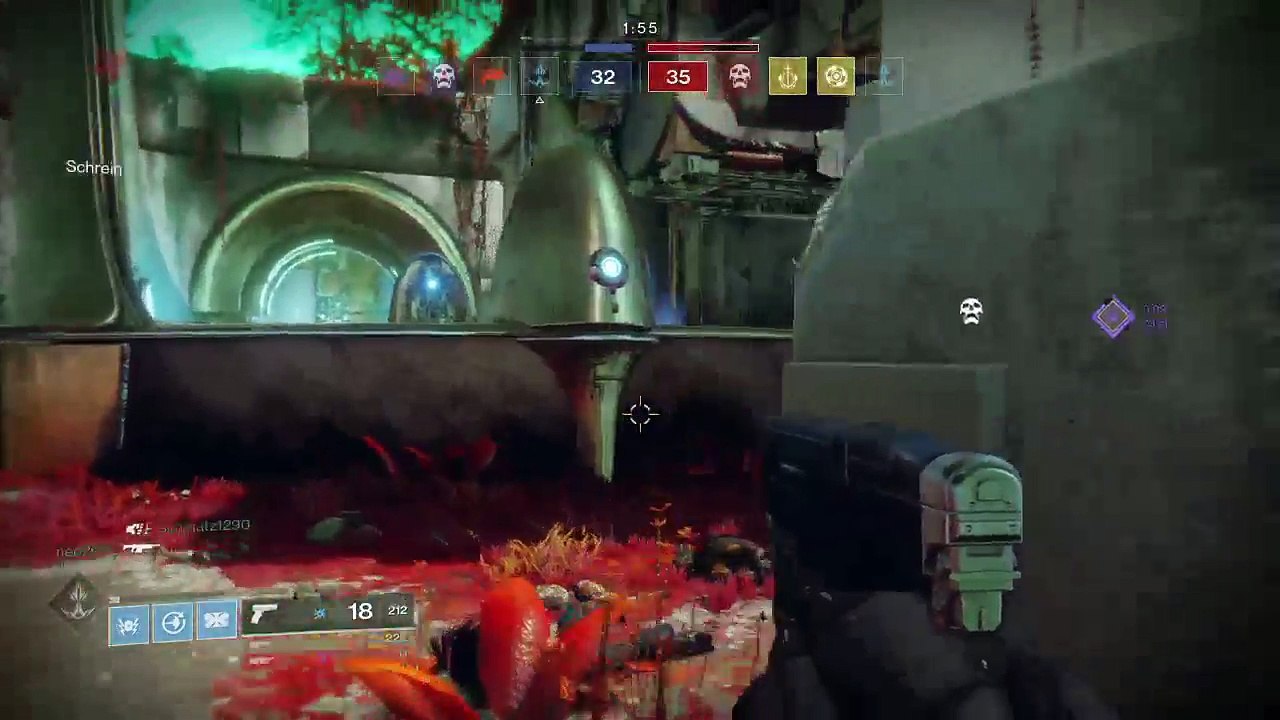
Task: Select the red arrow player icon
Action: tap(492, 76)
